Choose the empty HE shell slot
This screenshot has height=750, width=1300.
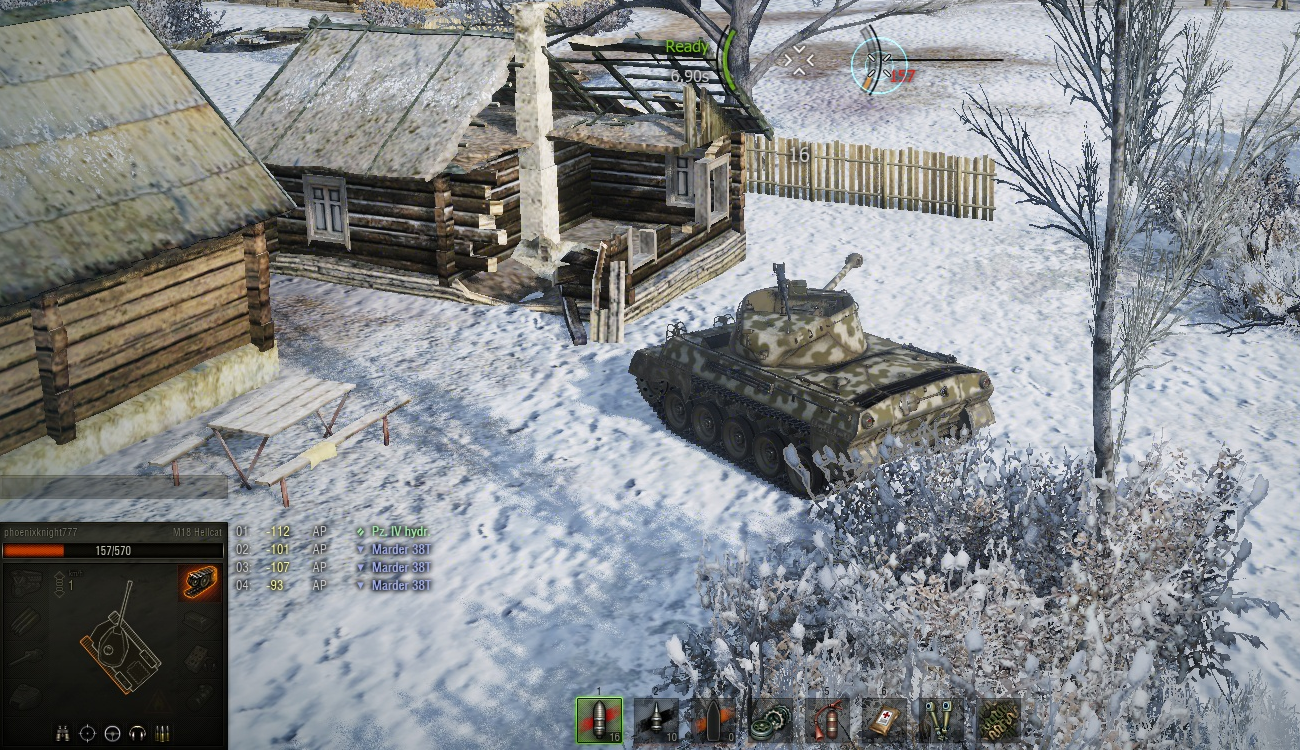[x=713, y=719]
